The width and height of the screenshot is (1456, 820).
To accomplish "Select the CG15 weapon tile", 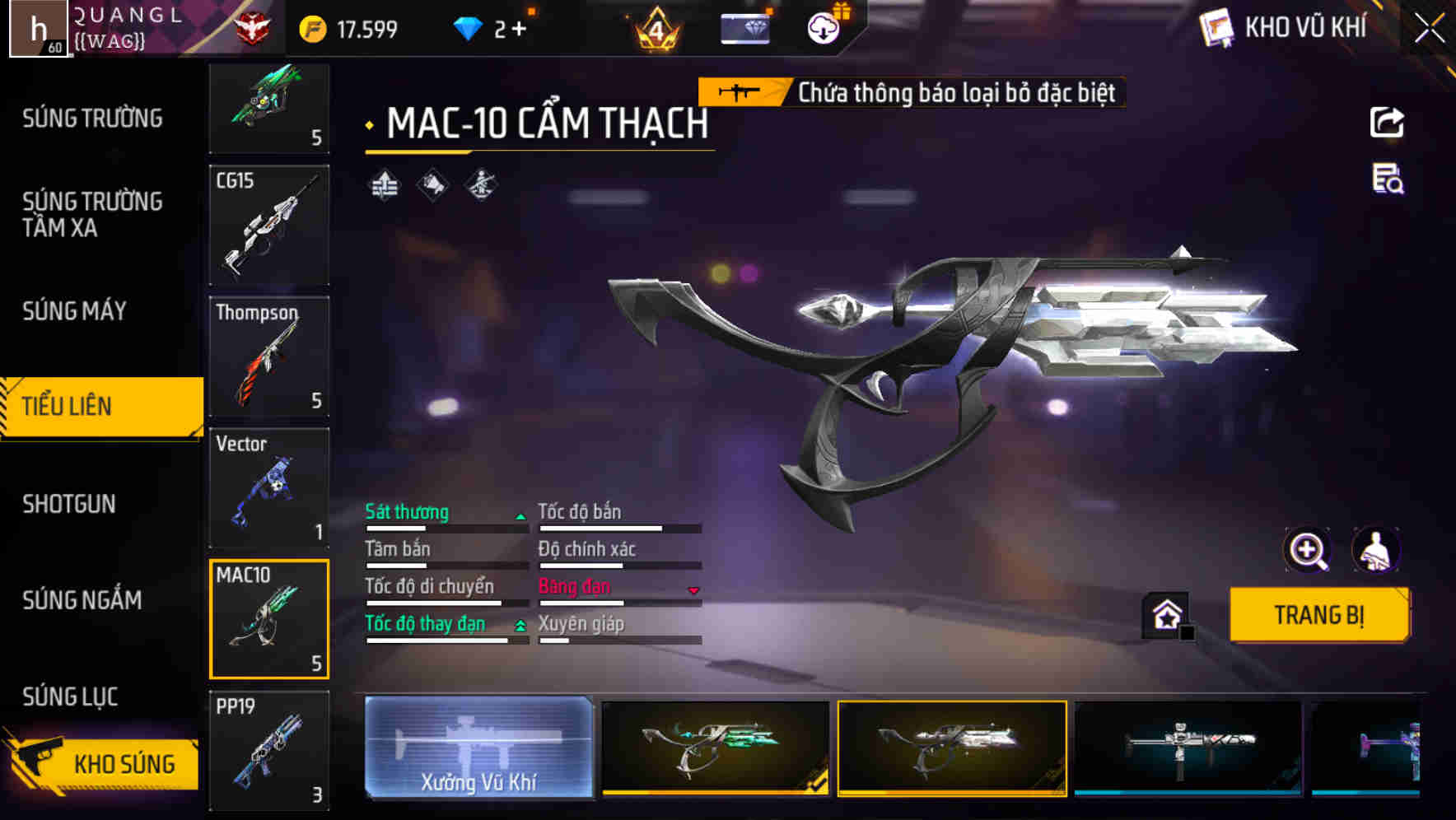I will [269, 225].
